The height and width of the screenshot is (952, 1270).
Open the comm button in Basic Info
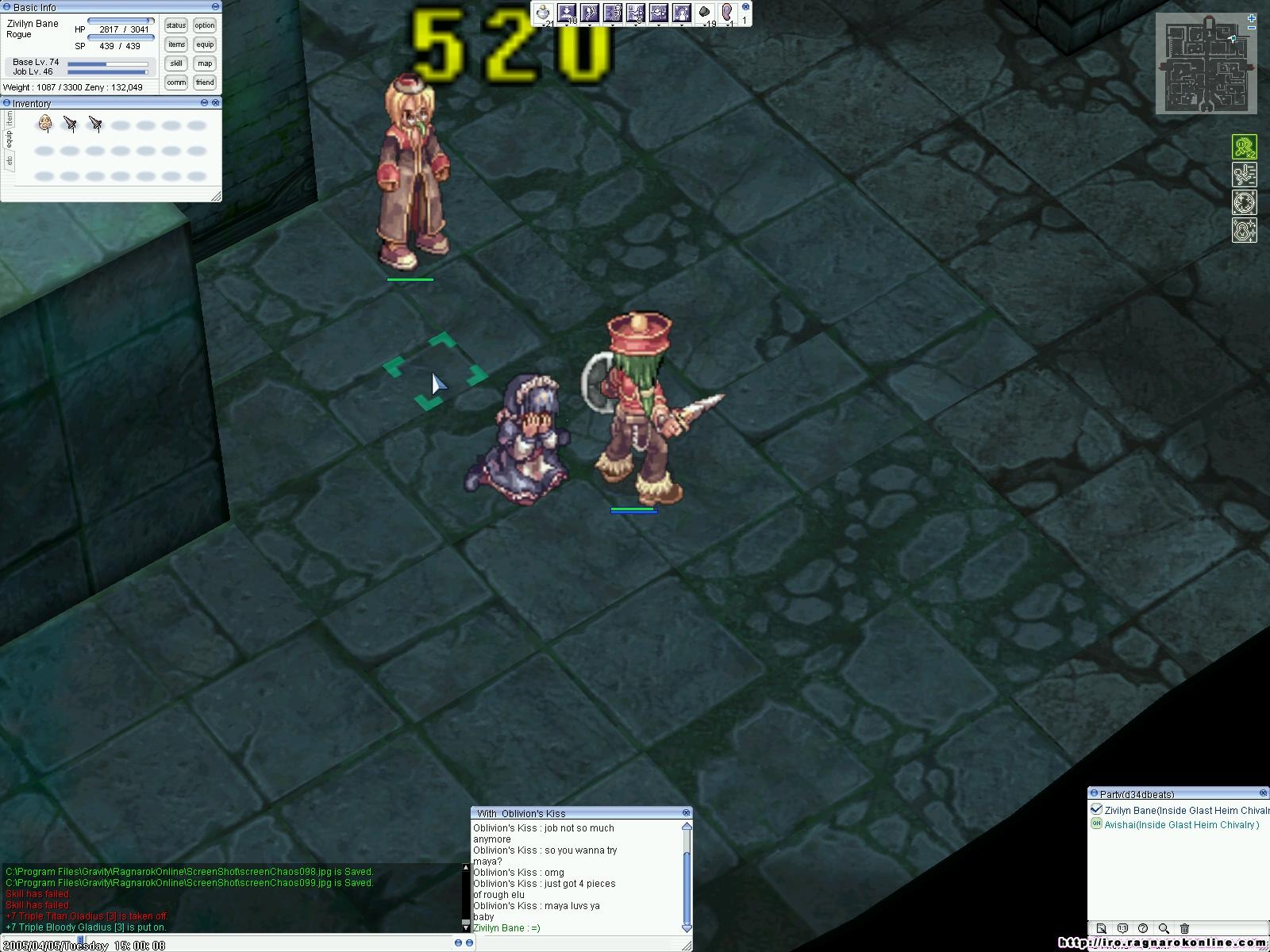(176, 83)
